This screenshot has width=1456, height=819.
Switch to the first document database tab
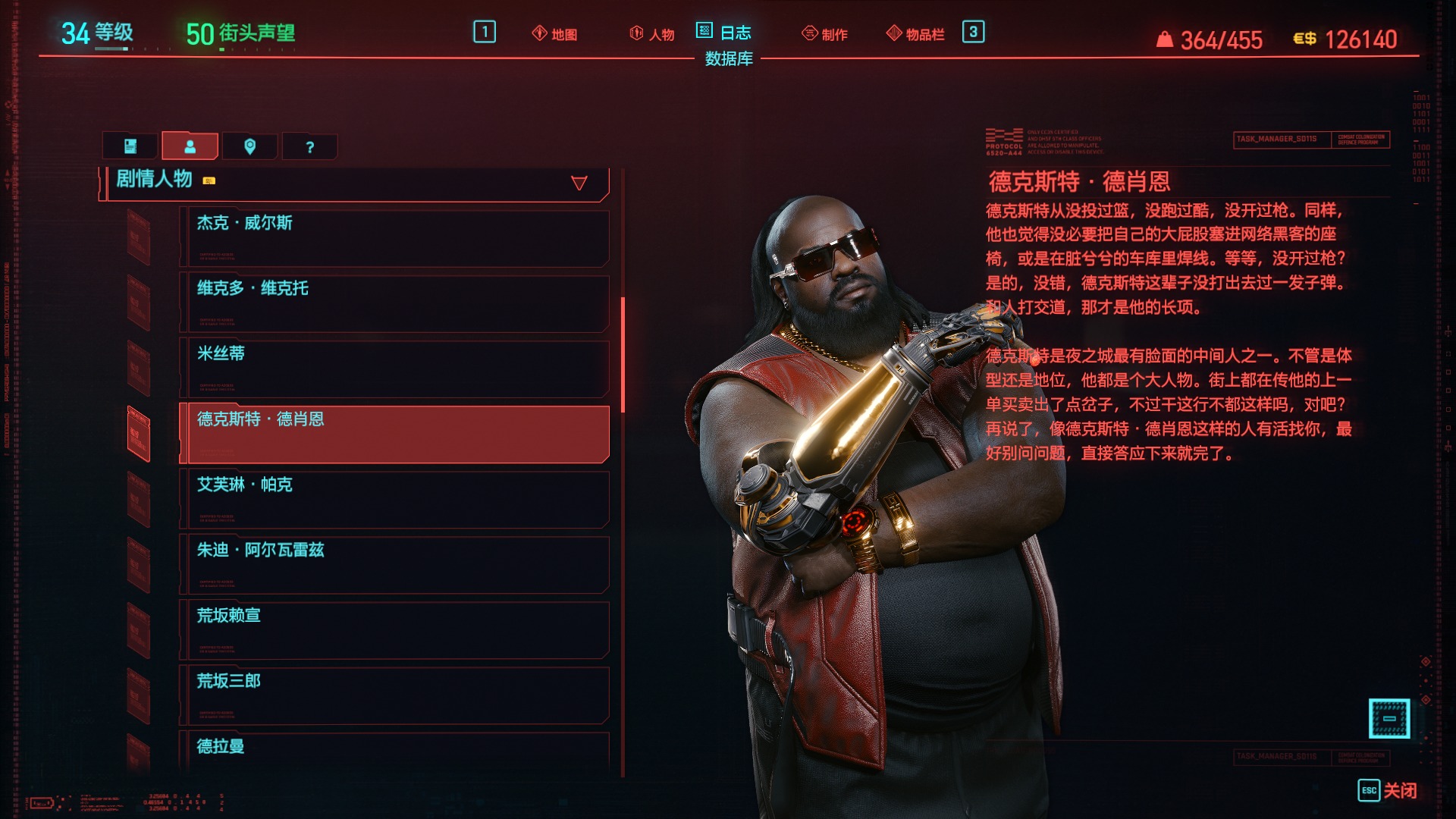(130, 146)
